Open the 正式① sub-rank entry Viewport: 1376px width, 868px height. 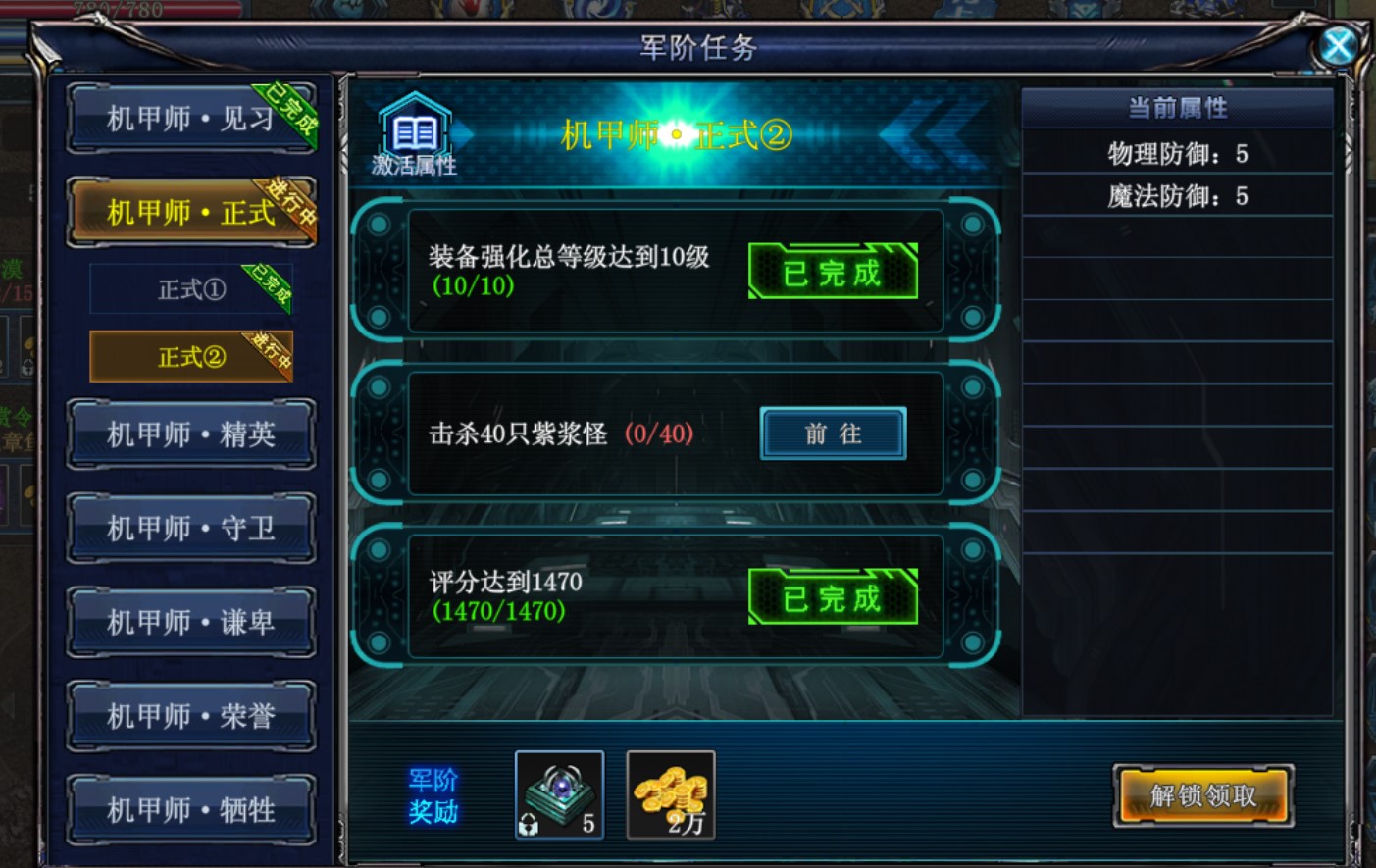[191, 289]
